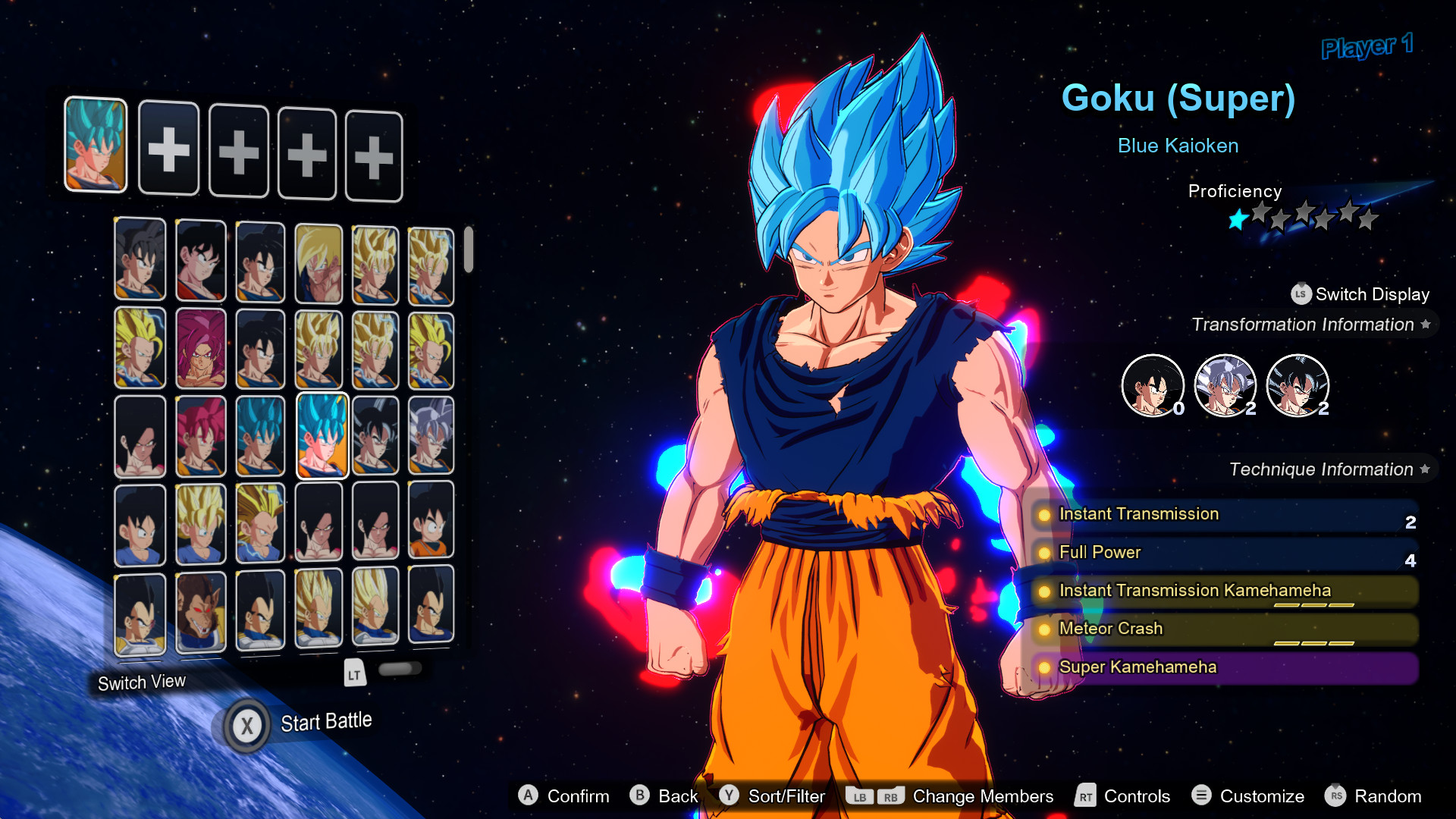1456x819 pixels.
Task: Click the Switch Display LS icon
Action: (1300, 294)
